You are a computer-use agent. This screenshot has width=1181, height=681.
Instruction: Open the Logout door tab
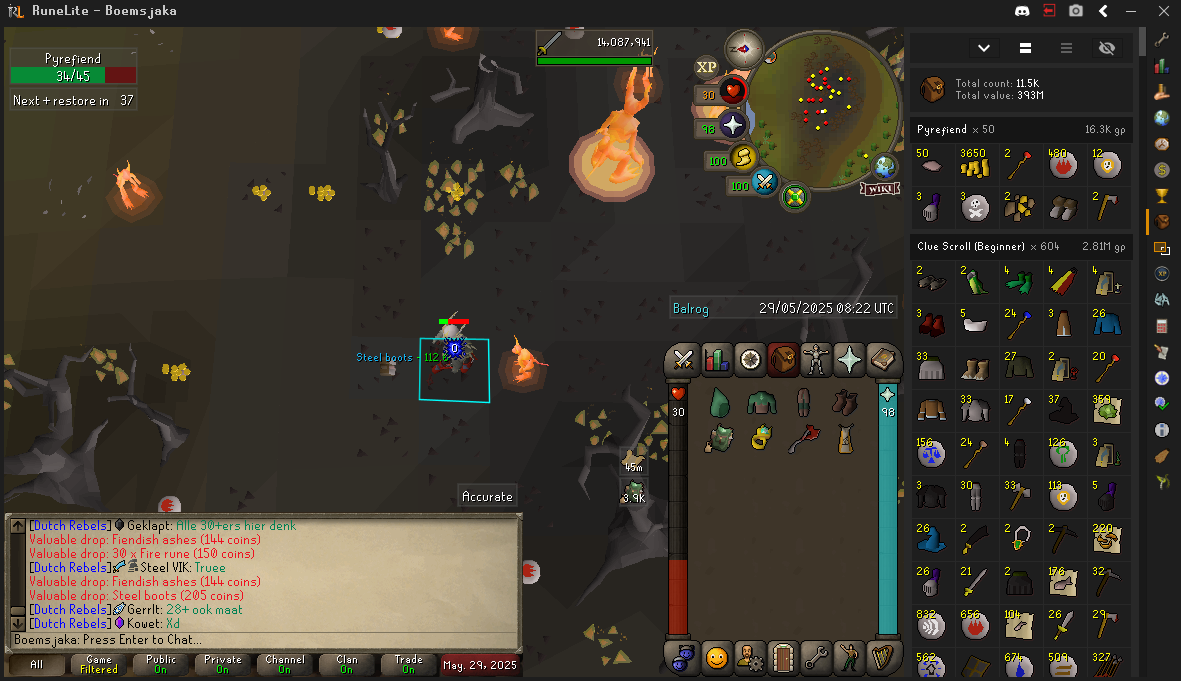(x=783, y=657)
